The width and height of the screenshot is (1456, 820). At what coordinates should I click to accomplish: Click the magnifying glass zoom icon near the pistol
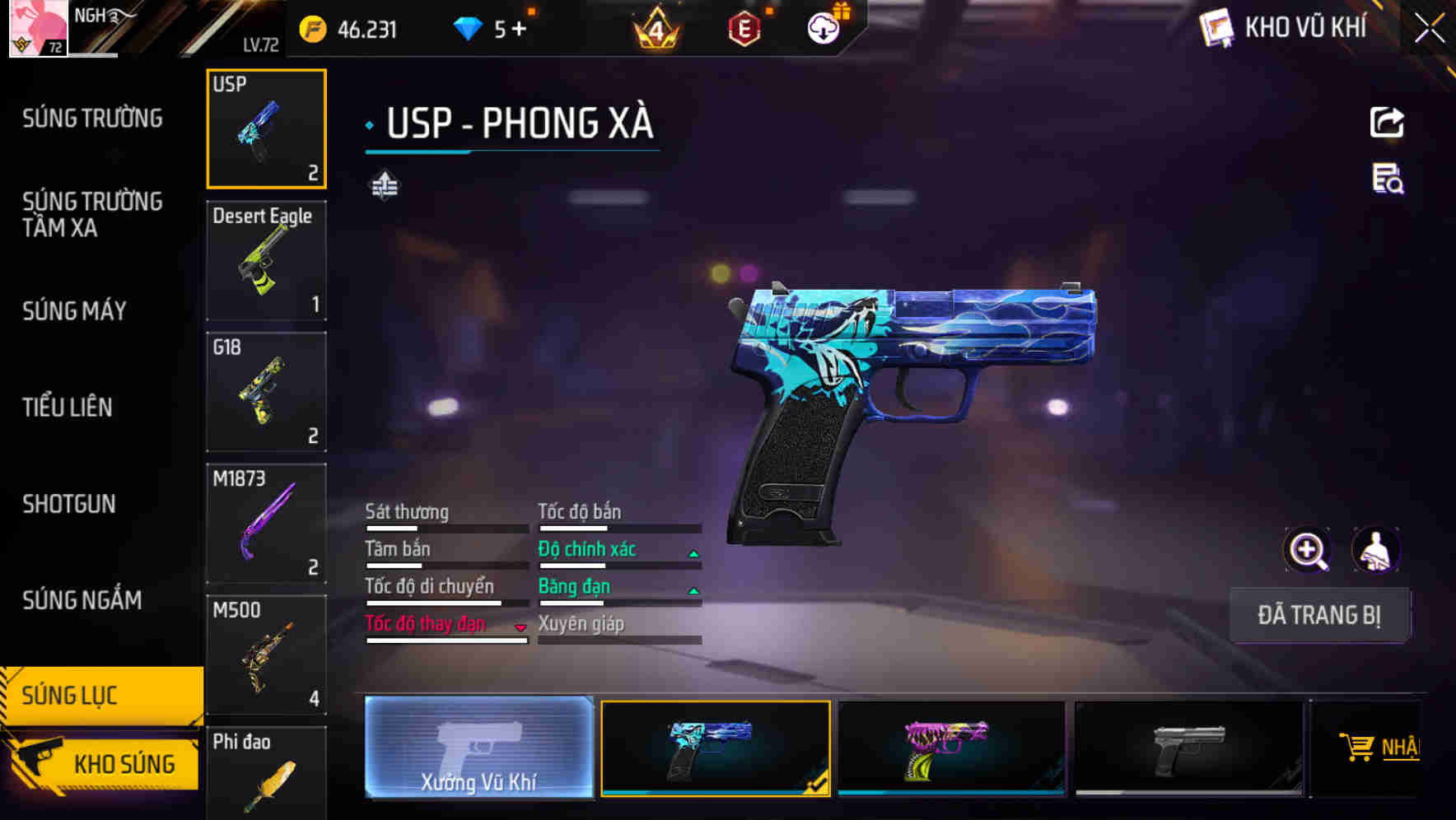1308,549
